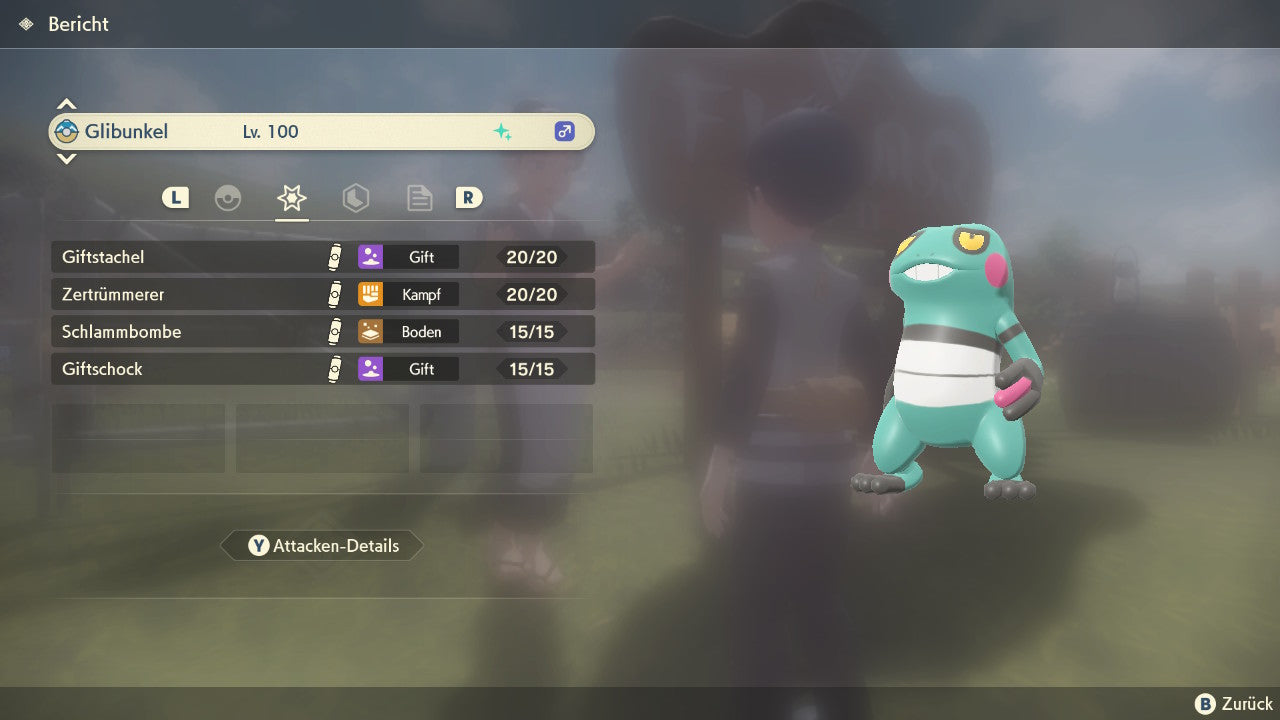Pick the Giftschock move row
This screenshot has width=1280, height=720.
pos(322,369)
